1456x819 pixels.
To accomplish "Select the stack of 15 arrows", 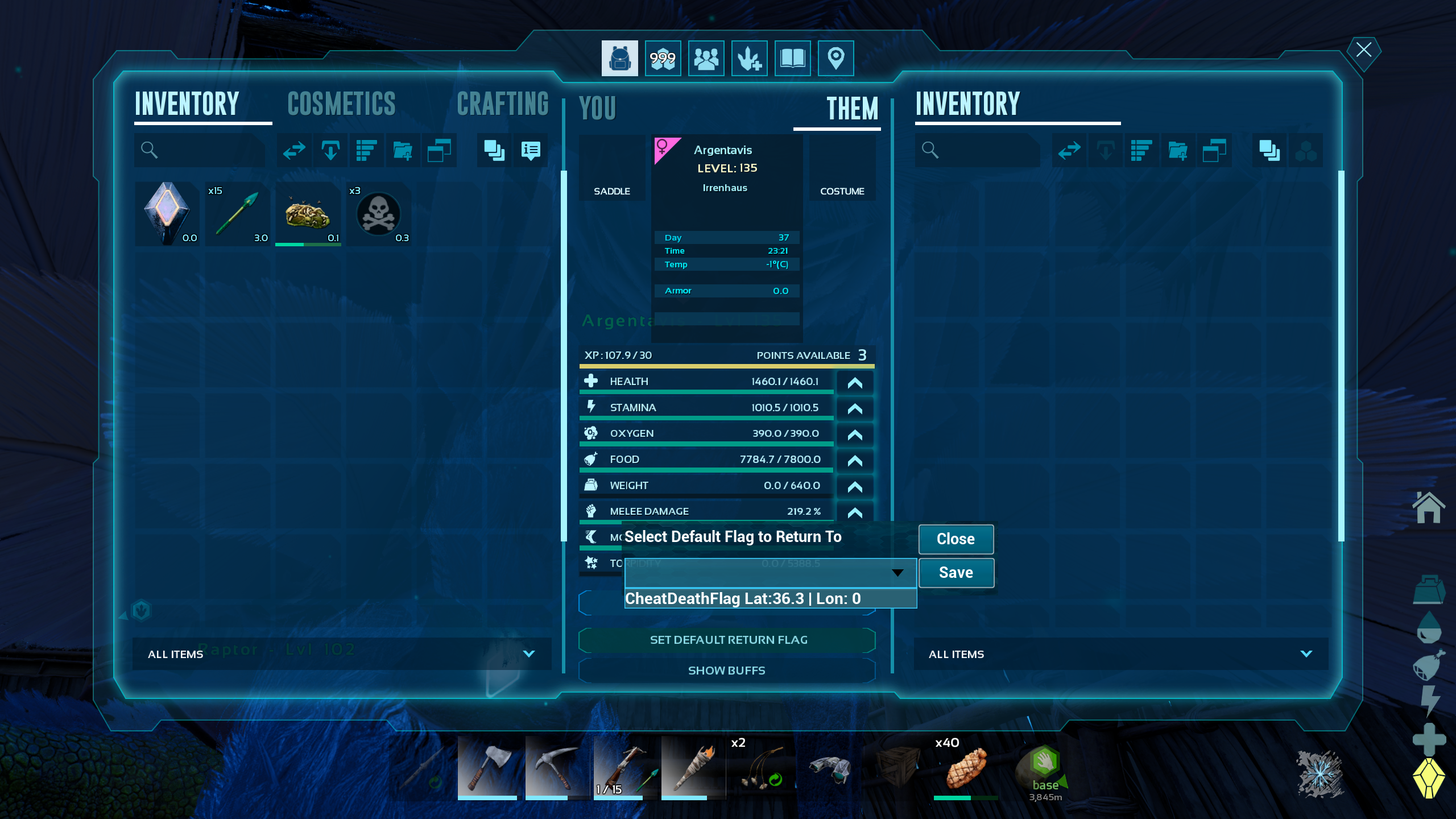I will [238, 214].
